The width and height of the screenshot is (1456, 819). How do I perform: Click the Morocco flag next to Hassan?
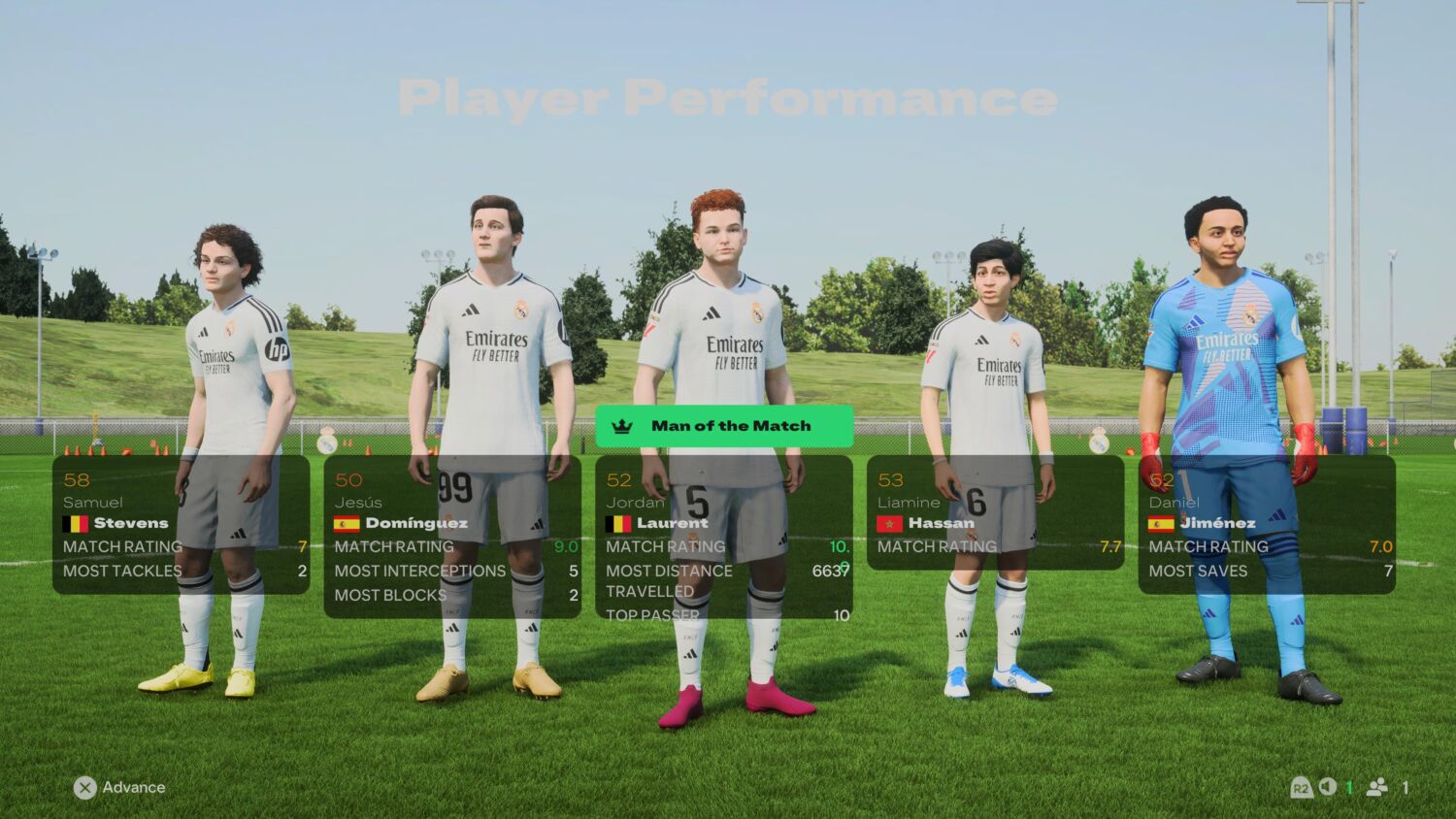coord(888,522)
